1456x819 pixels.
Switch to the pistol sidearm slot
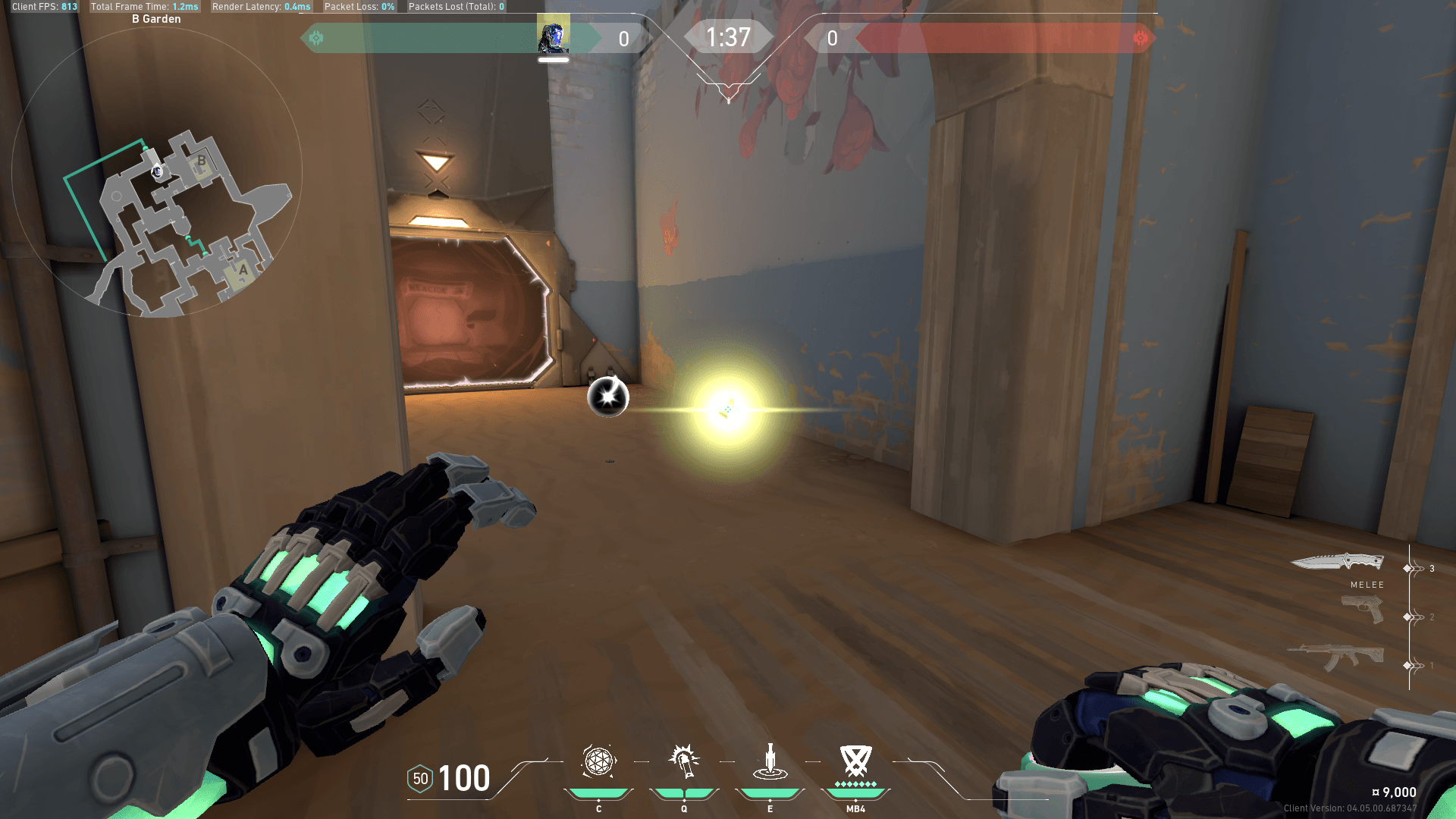pyautogui.click(x=1362, y=609)
